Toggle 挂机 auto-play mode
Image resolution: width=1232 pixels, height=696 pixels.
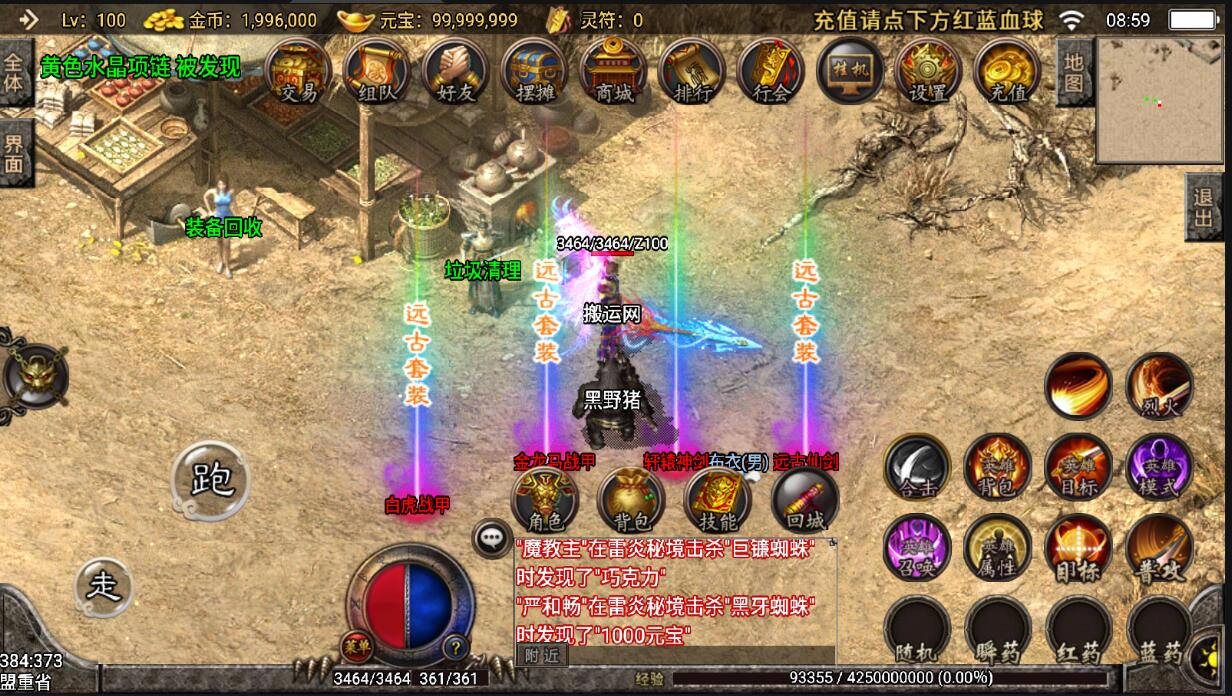click(x=850, y=72)
